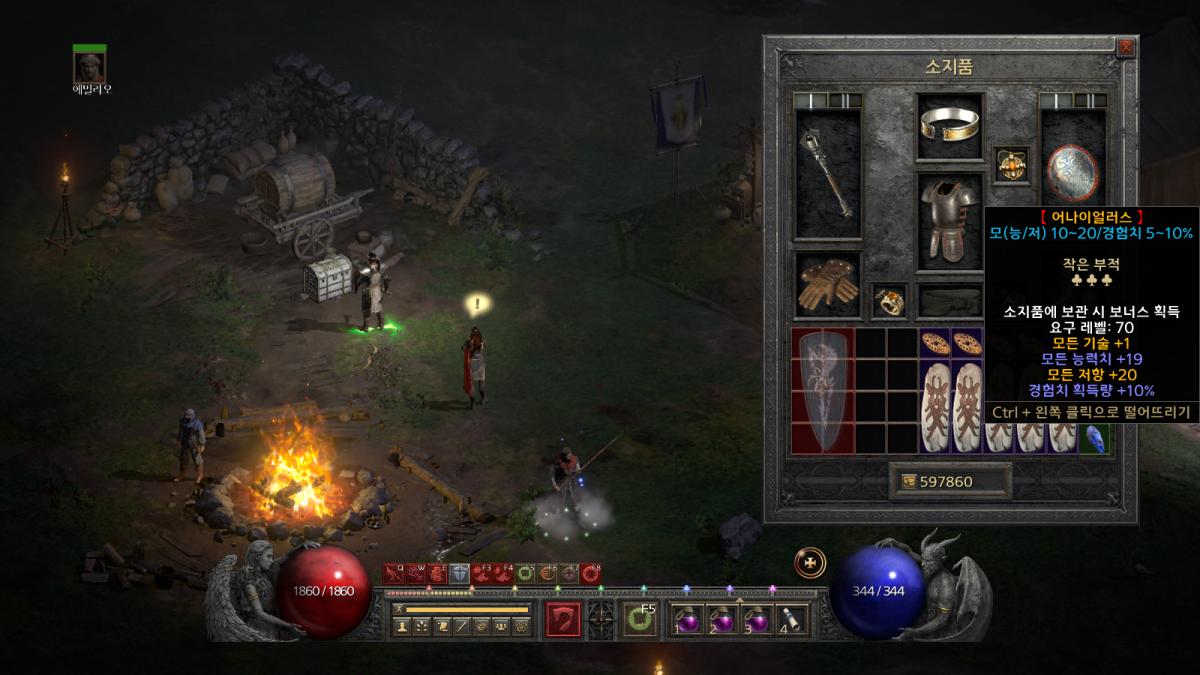The height and width of the screenshot is (675, 1200).
Task: Click the equipped ring beside the gloves
Action: (886, 300)
